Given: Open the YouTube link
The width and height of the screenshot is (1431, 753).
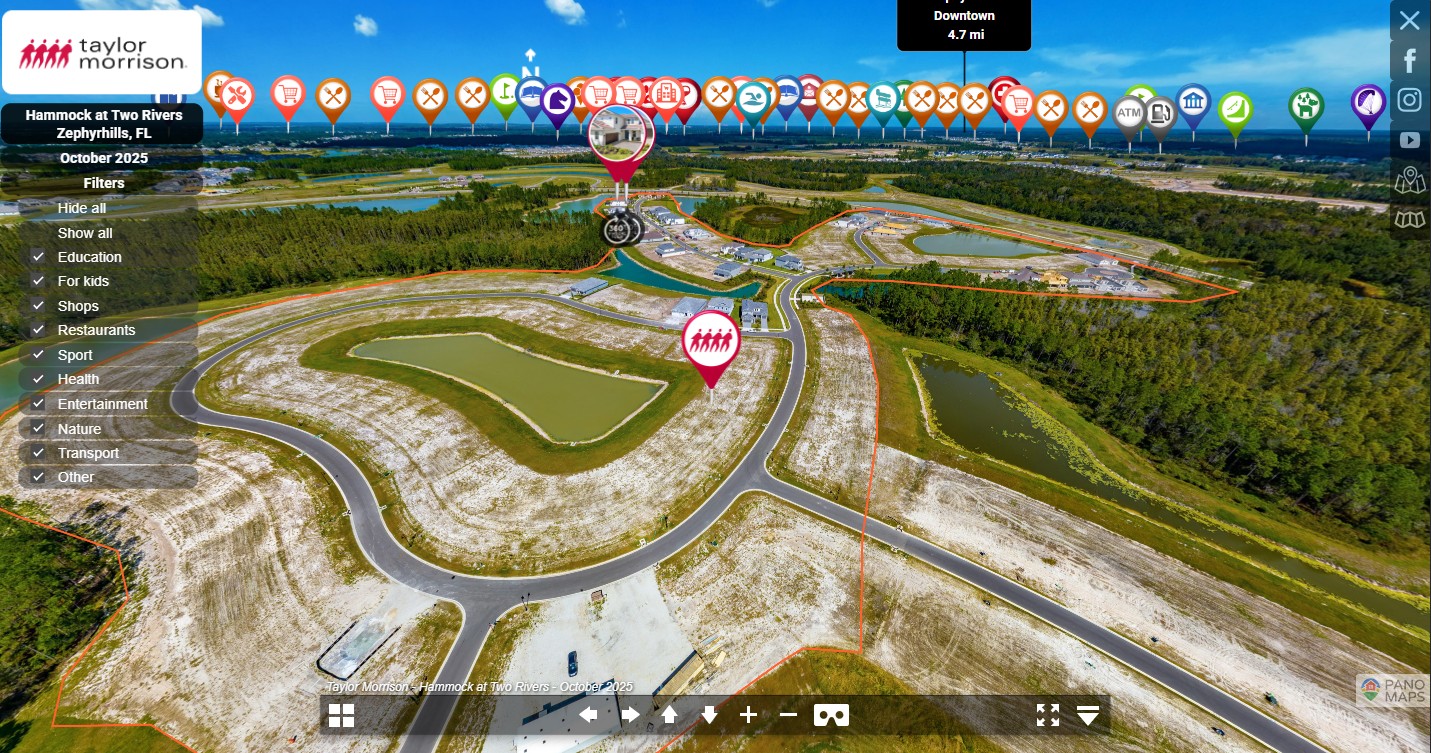Looking at the screenshot, I should 1410,140.
